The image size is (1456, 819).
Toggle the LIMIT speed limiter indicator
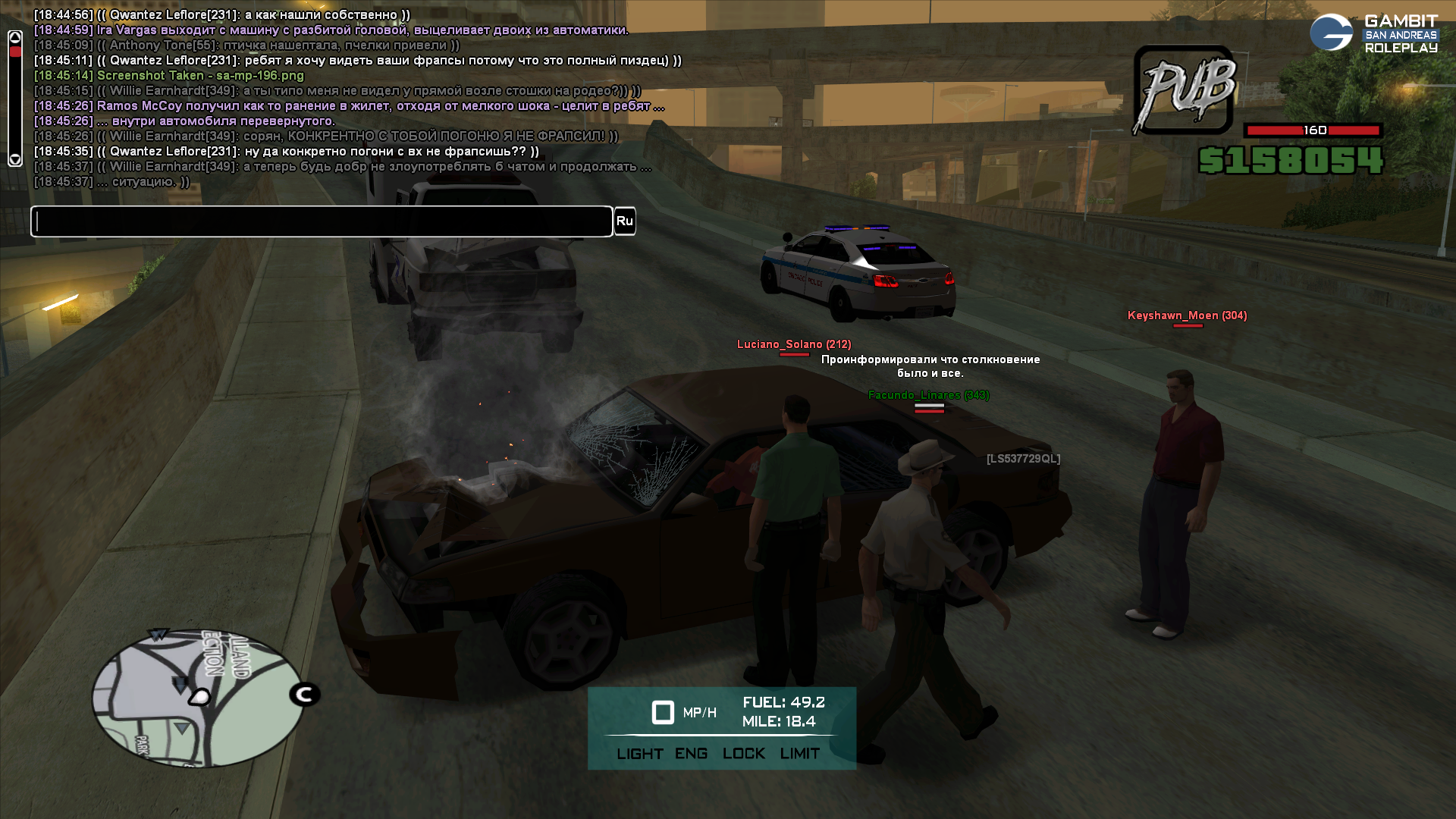[799, 754]
